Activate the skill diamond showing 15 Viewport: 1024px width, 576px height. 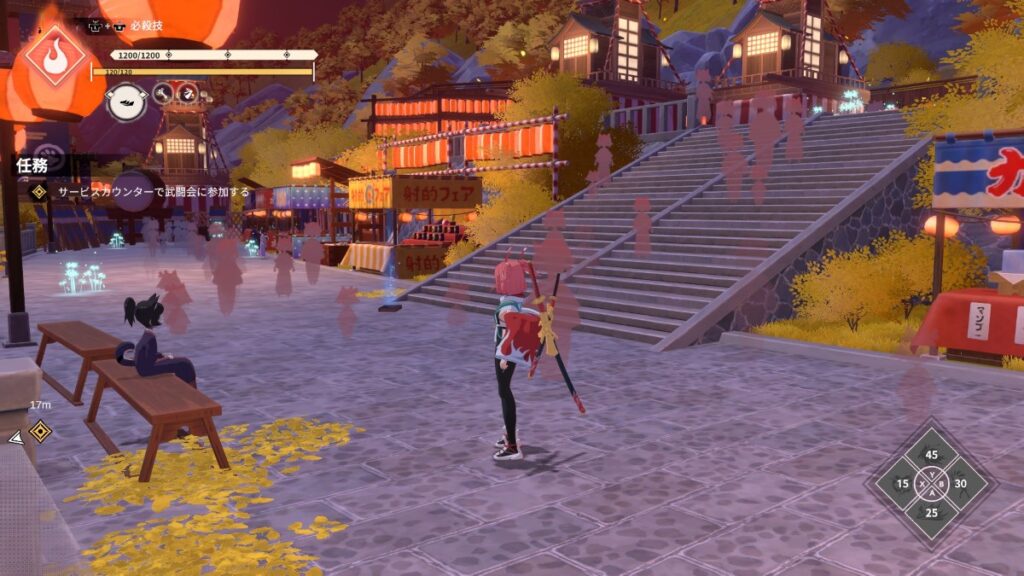tap(902, 484)
